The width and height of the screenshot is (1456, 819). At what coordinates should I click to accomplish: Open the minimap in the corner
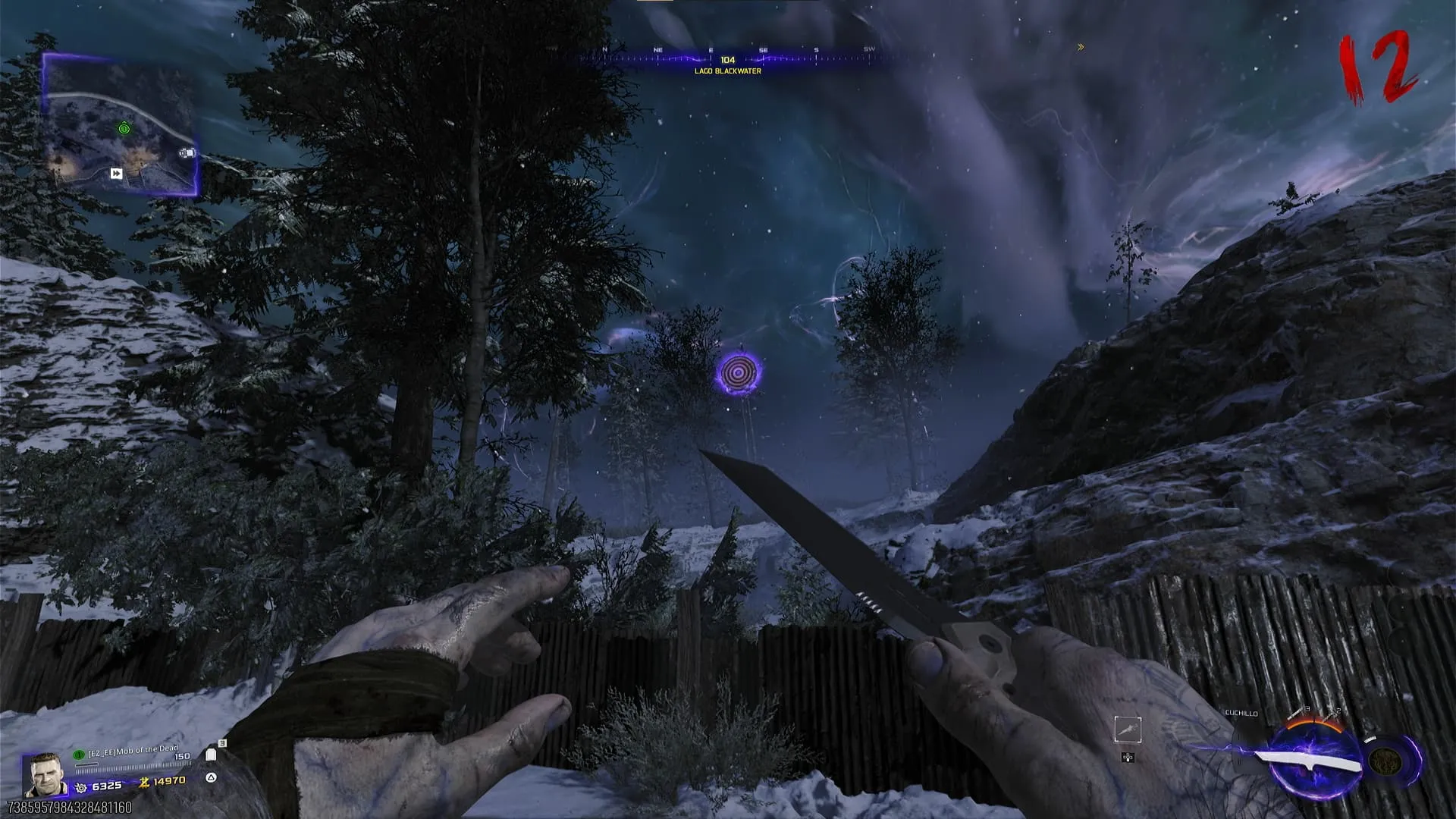coord(121,125)
